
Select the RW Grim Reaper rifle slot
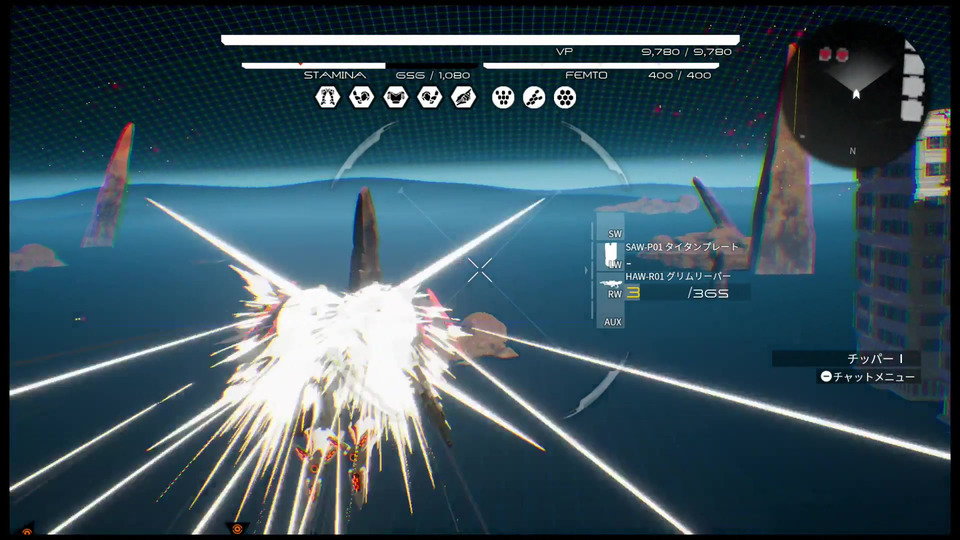[x=611, y=288]
